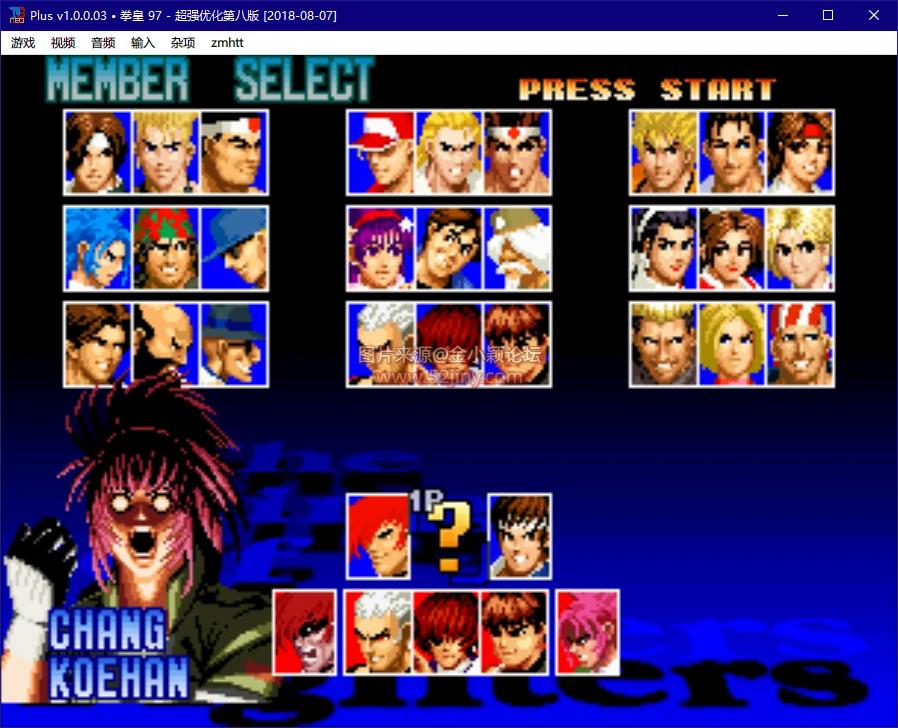
Task: Select Billy Kane in striped bandana
Action: [800, 345]
